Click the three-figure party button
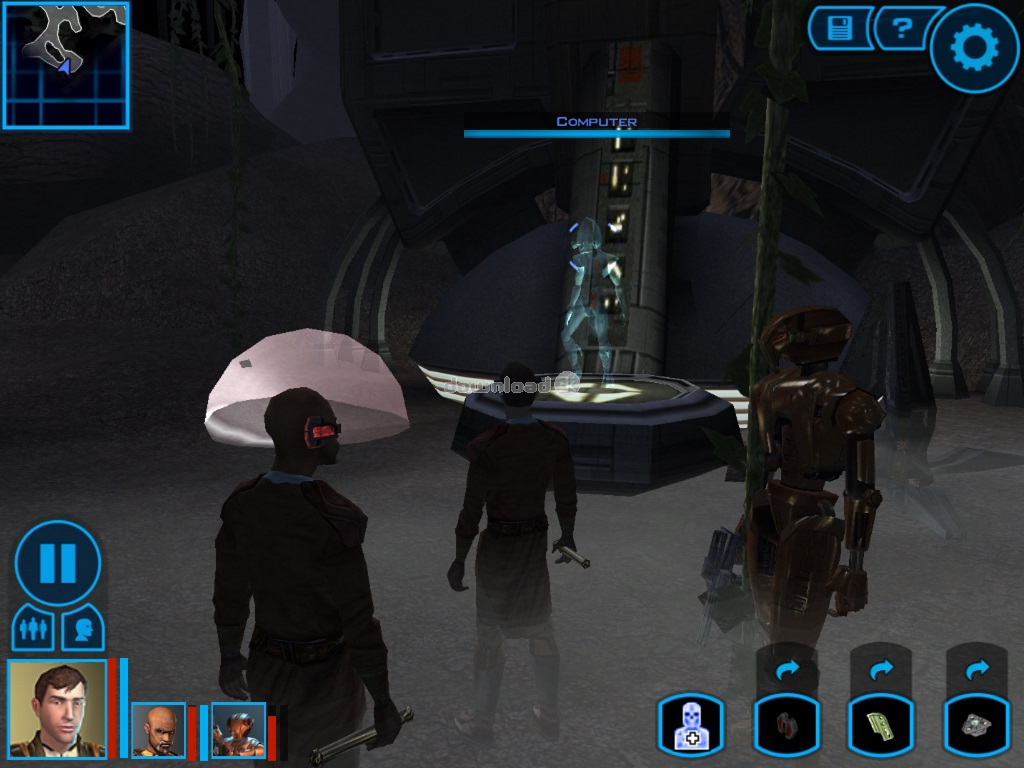 [x=33, y=629]
